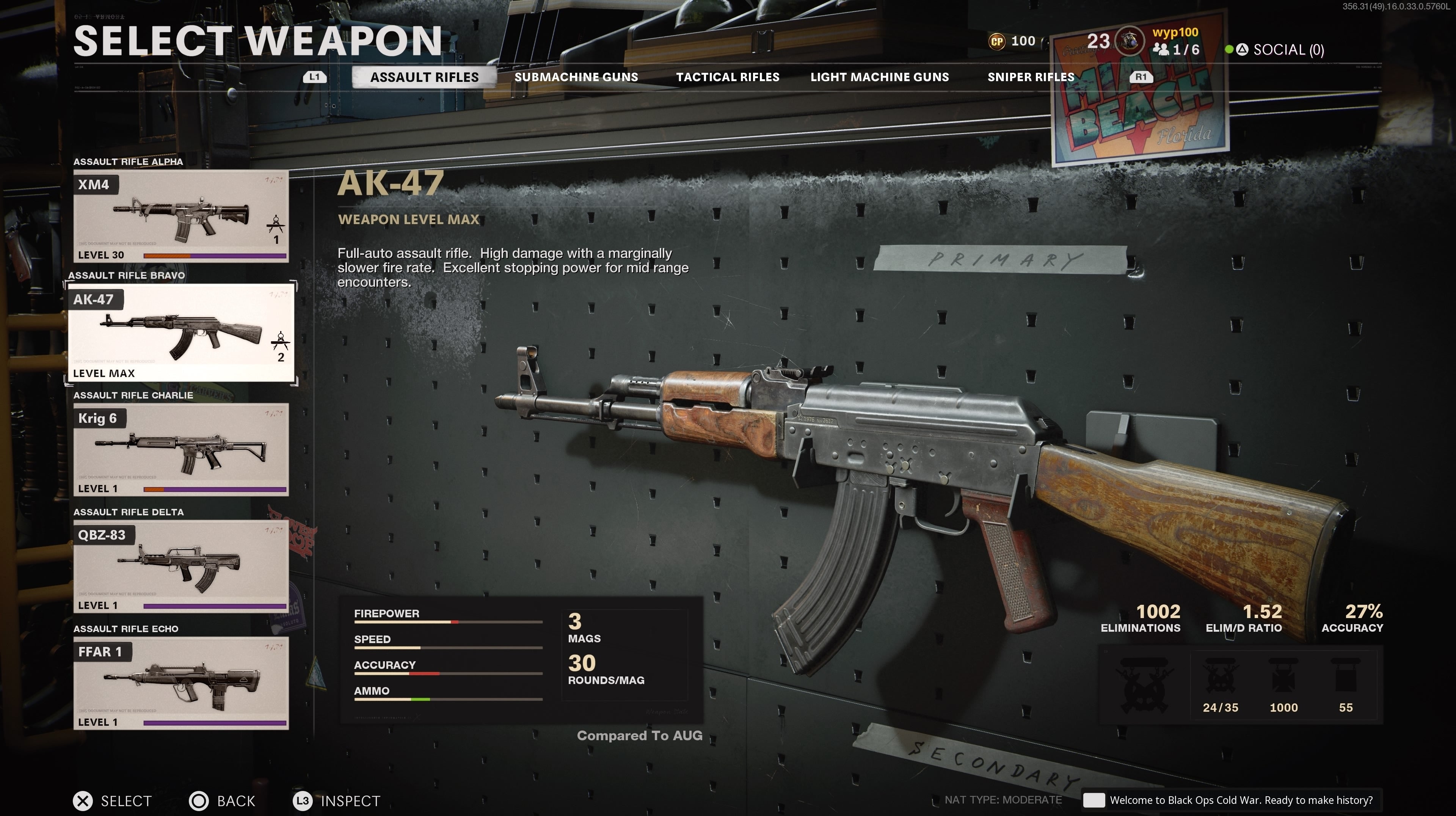This screenshot has height=816, width=1456.
Task: Open the Assault Rifle Echo category header
Action: (126, 628)
